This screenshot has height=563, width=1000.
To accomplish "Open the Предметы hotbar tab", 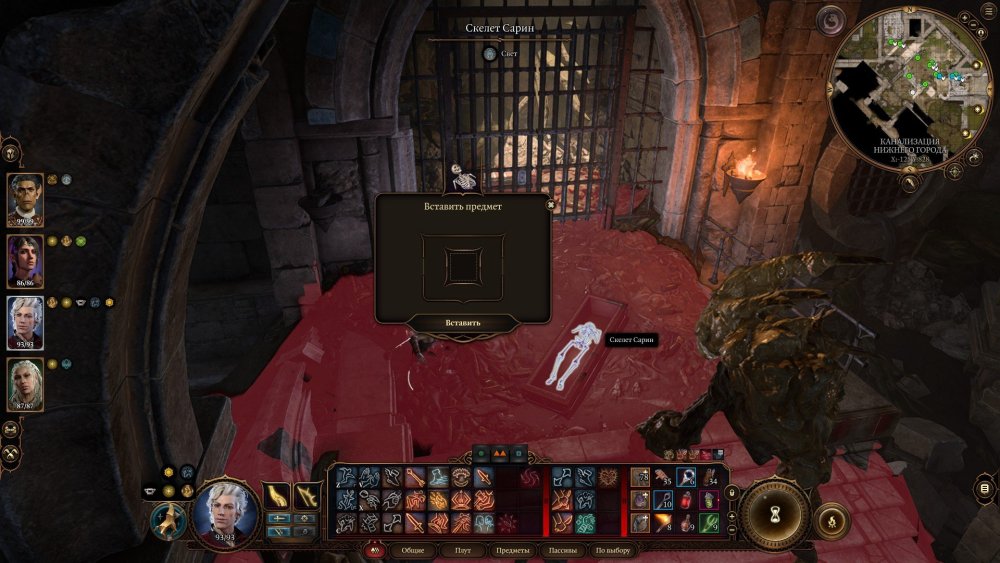I will [x=513, y=551].
